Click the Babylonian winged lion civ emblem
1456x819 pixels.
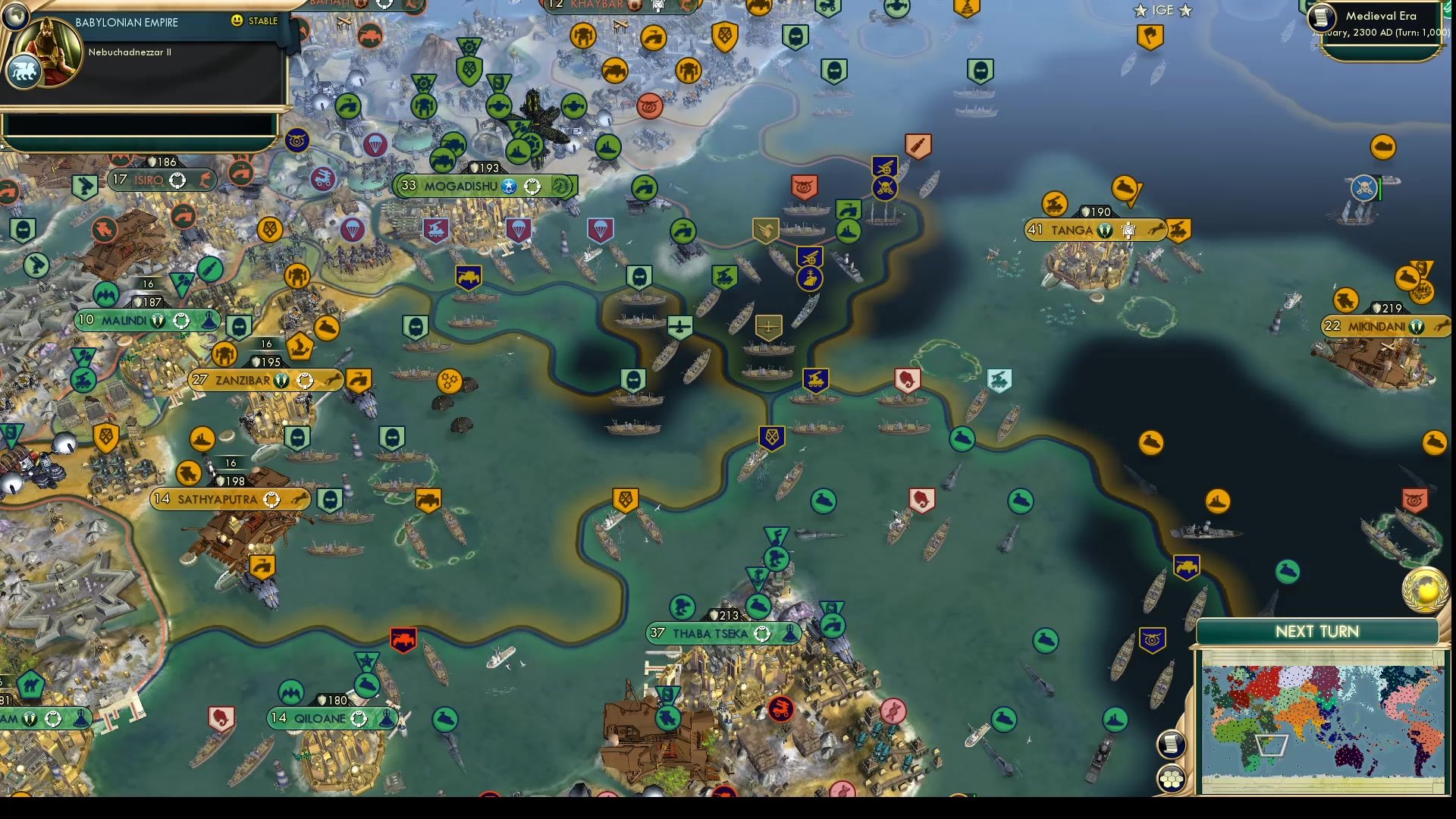[x=24, y=71]
